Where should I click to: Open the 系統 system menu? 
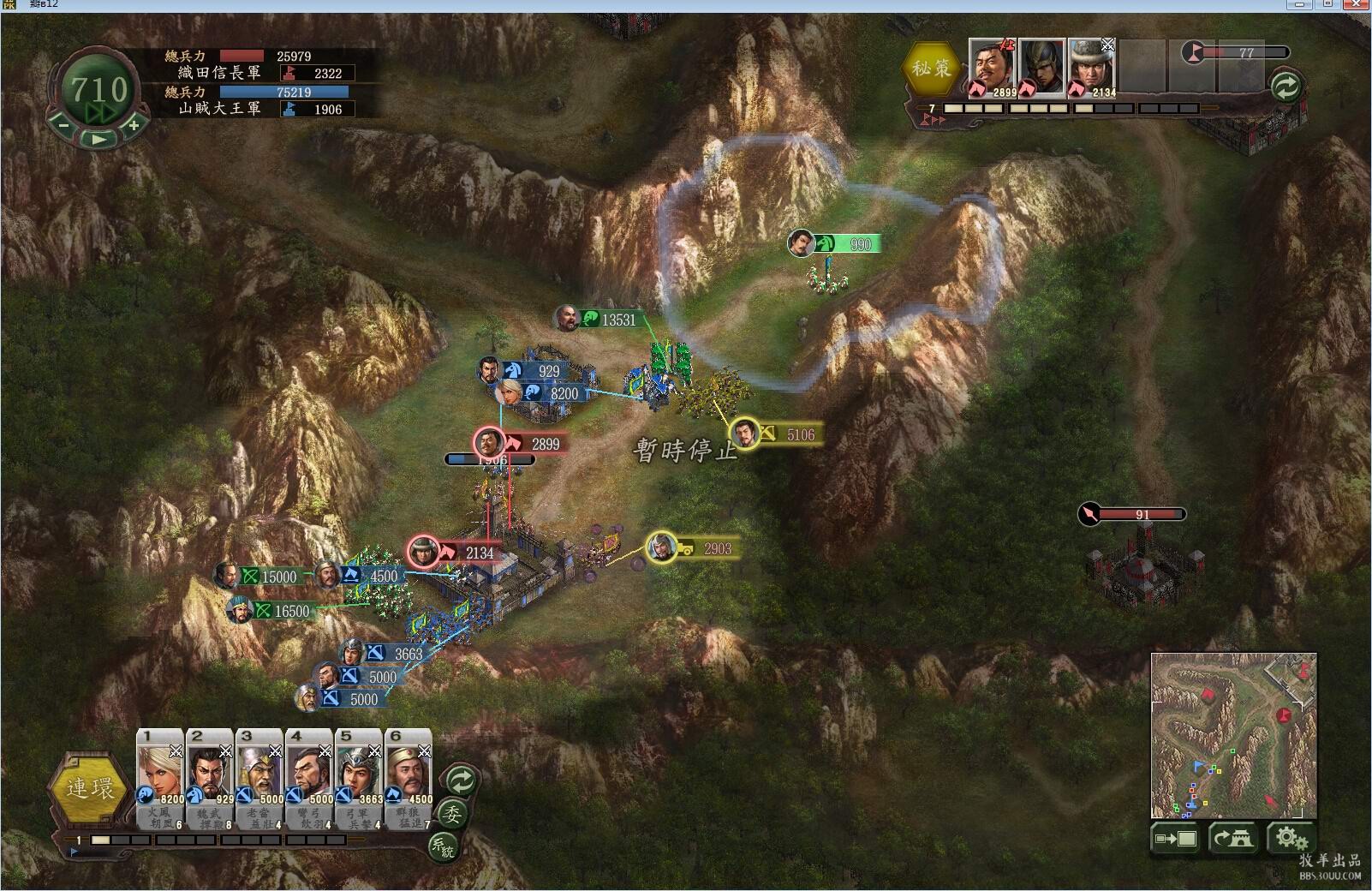[x=443, y=846]
